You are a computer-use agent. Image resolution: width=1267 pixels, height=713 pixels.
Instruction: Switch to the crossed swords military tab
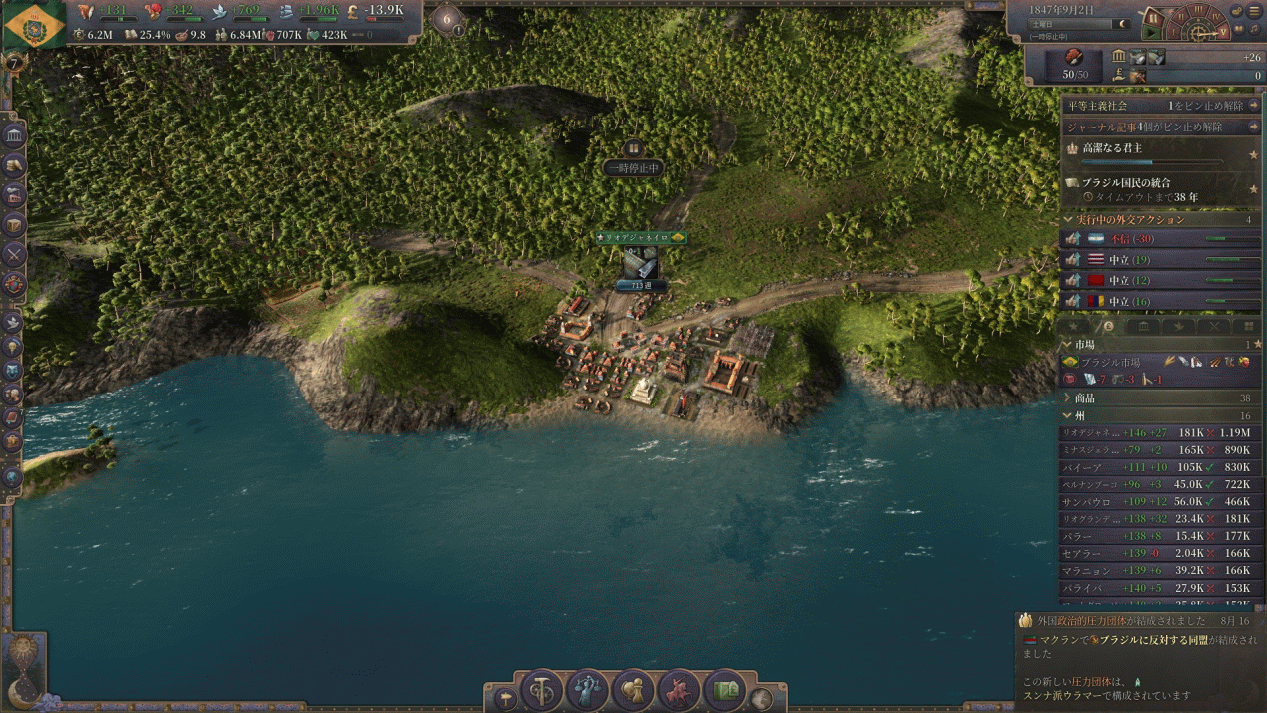(x=1213, y=326)
